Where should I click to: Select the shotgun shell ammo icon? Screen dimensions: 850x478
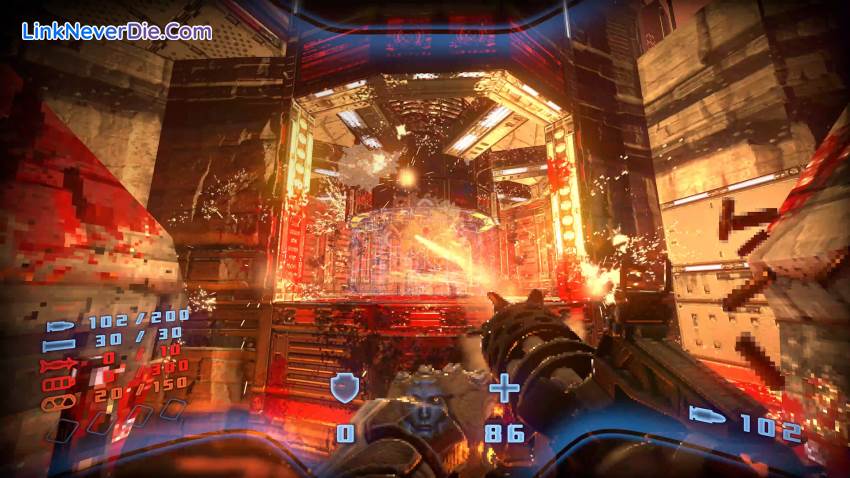(x=61, y=346)
